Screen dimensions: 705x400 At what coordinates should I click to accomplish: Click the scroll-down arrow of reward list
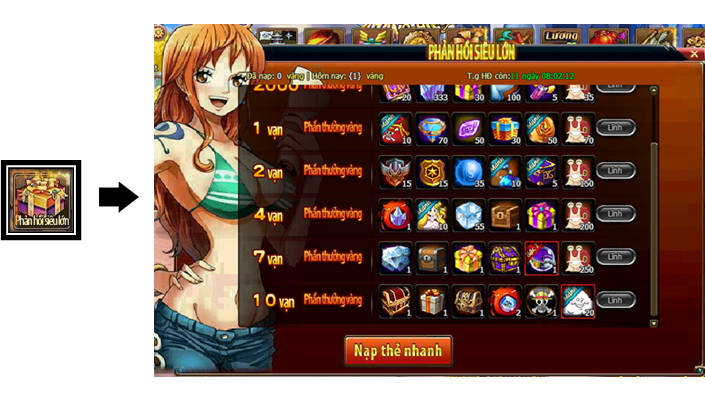(x=654, y=323)
